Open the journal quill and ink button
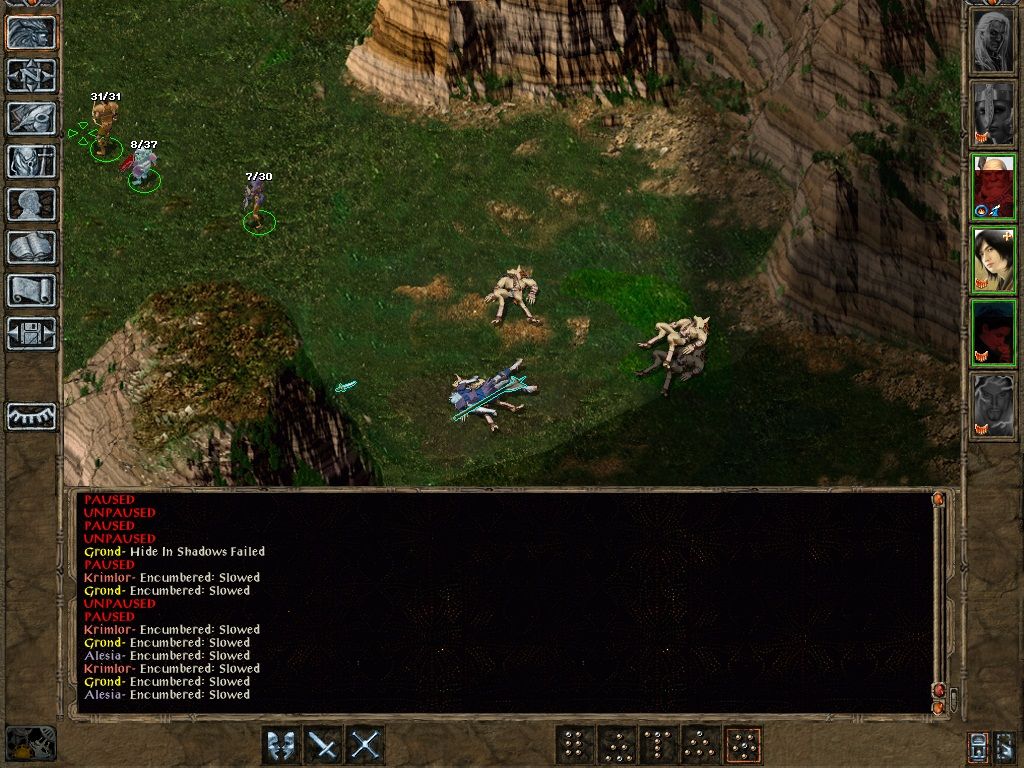The width and height of the screenshot is (1024, 768). point(31,119)
